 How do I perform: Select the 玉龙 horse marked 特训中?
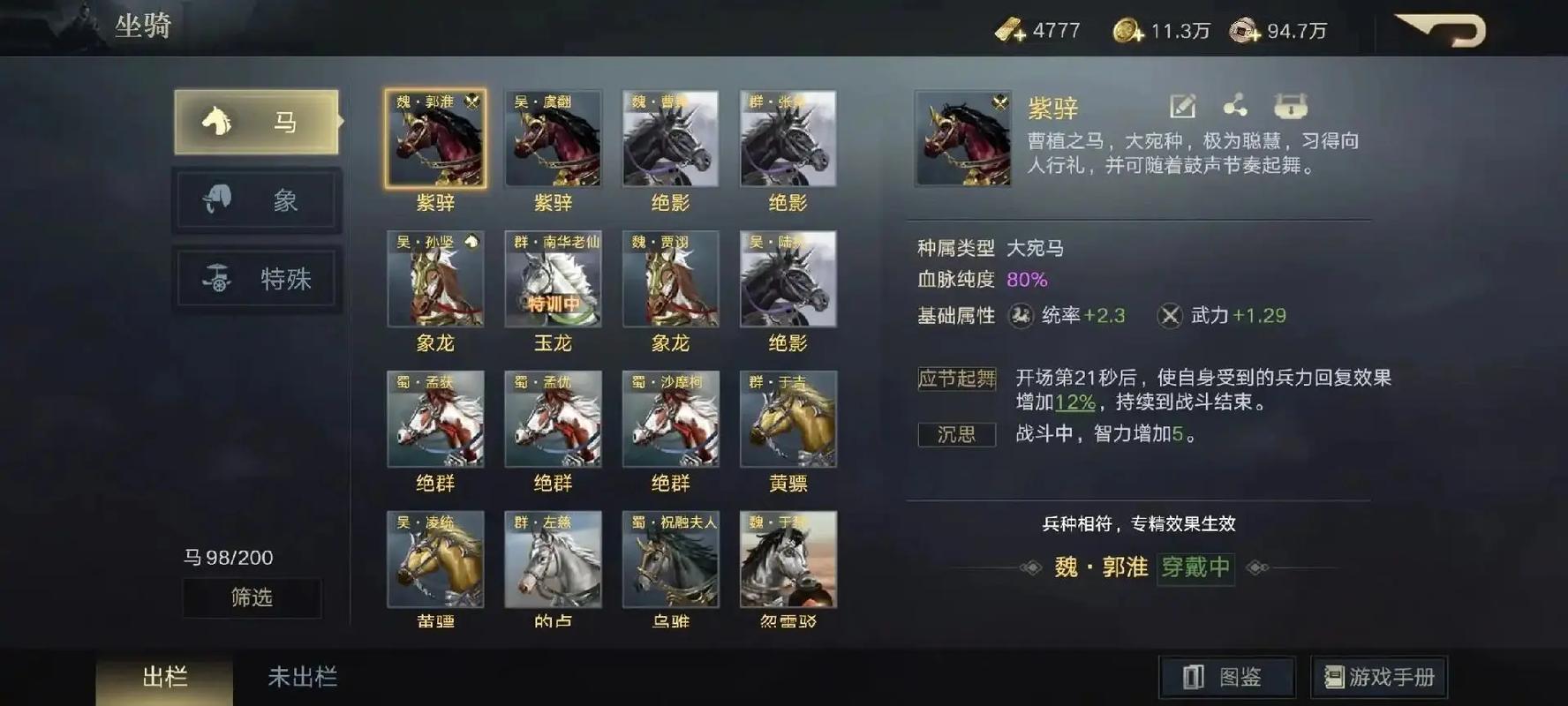(553, 281)
